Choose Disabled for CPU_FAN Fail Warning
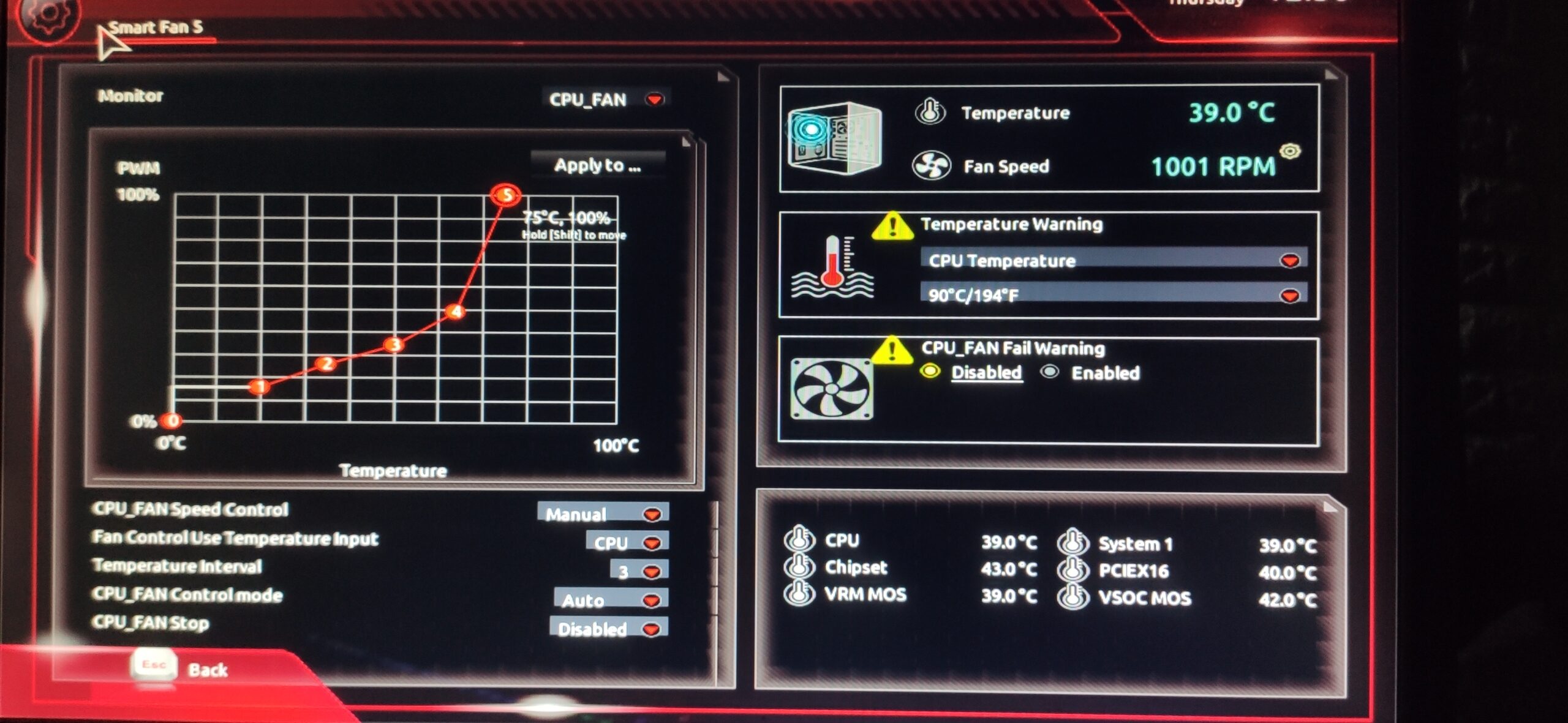1568x723 pixels. [930, 372]
